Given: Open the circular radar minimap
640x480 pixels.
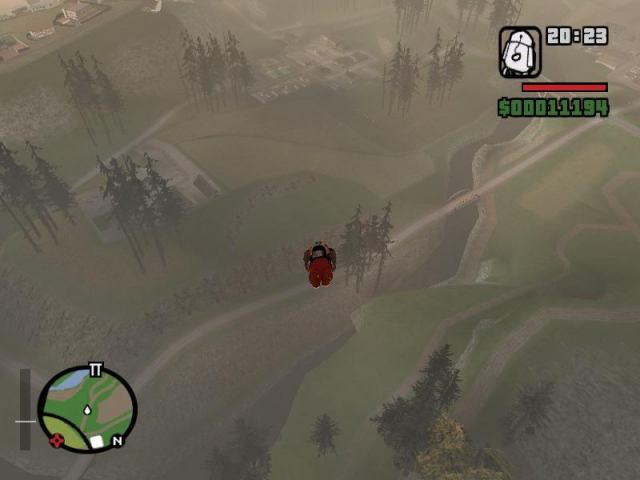Looking at the screenshot, I should click(87, 409).
